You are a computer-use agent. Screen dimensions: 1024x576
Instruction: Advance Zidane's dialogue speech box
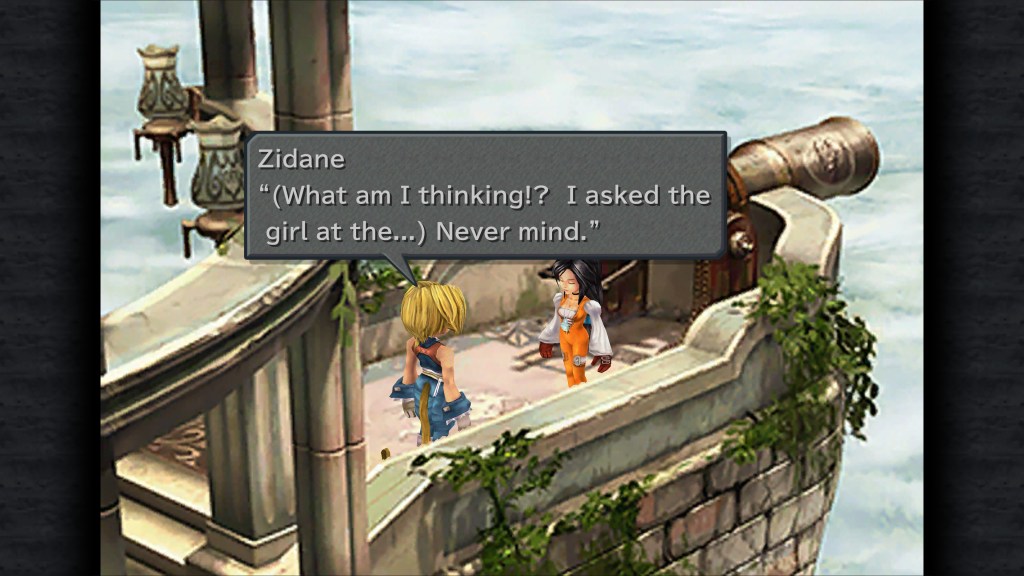(x=486, y=196)
